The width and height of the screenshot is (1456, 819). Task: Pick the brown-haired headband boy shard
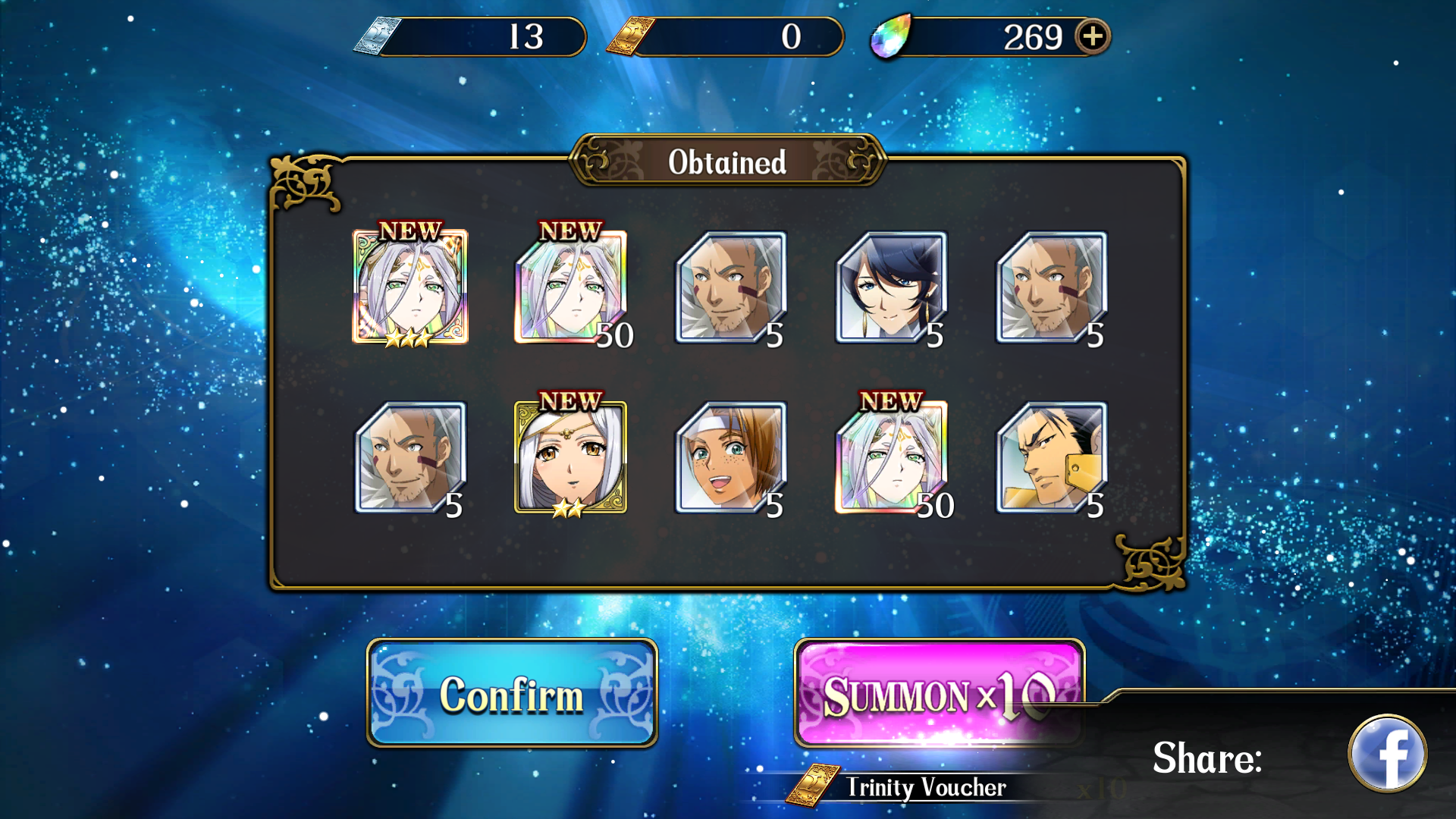coord(730,457)
